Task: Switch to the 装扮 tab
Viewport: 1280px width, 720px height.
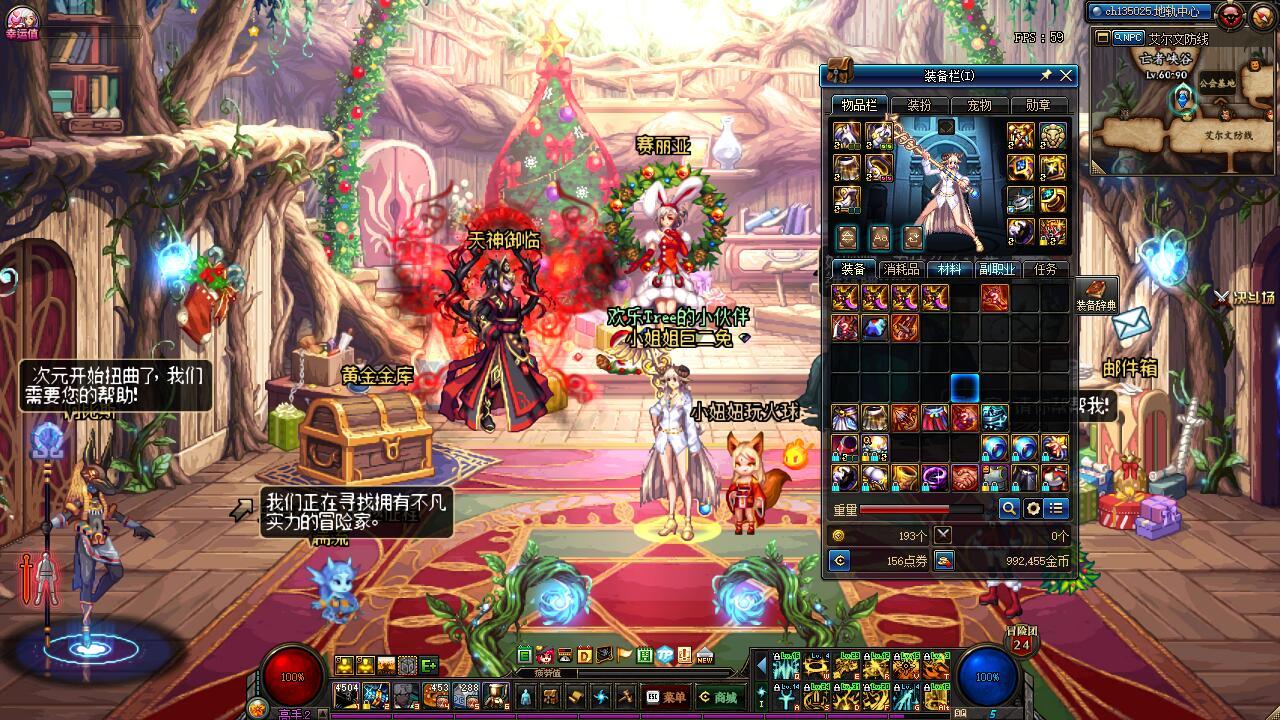Action: (919, 105)
